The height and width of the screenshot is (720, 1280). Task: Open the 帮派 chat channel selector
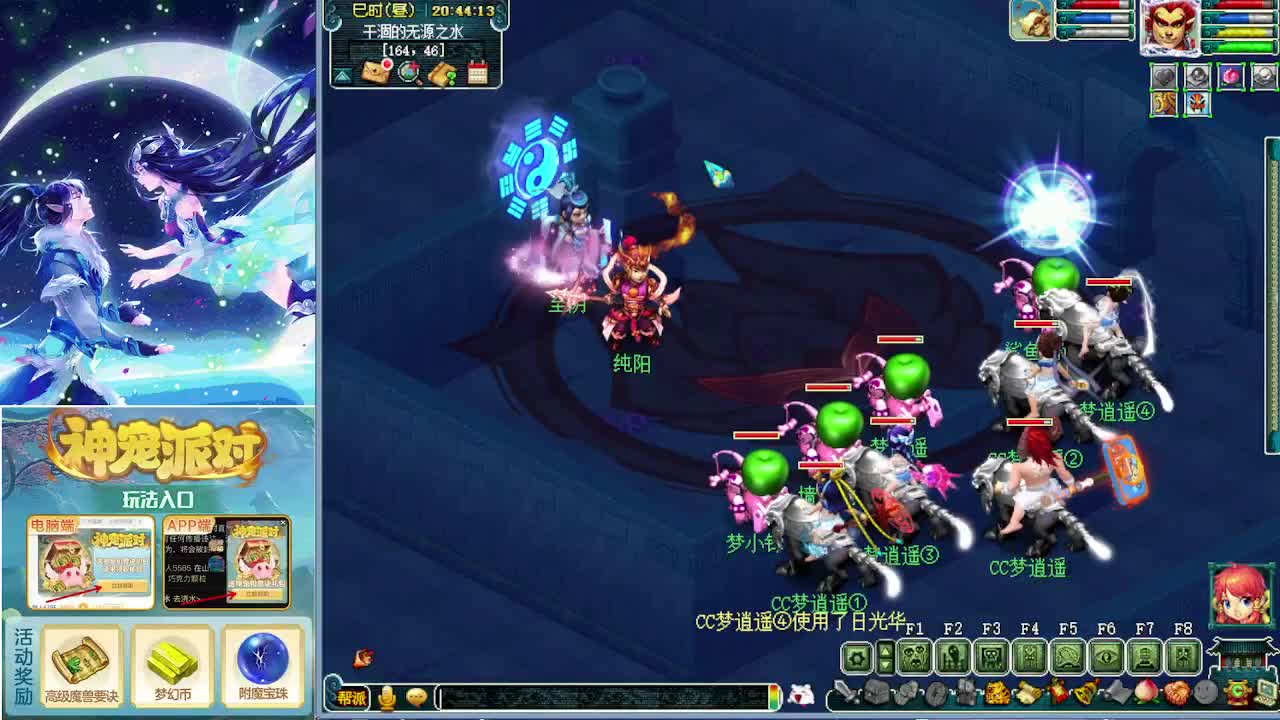point(353,697)
